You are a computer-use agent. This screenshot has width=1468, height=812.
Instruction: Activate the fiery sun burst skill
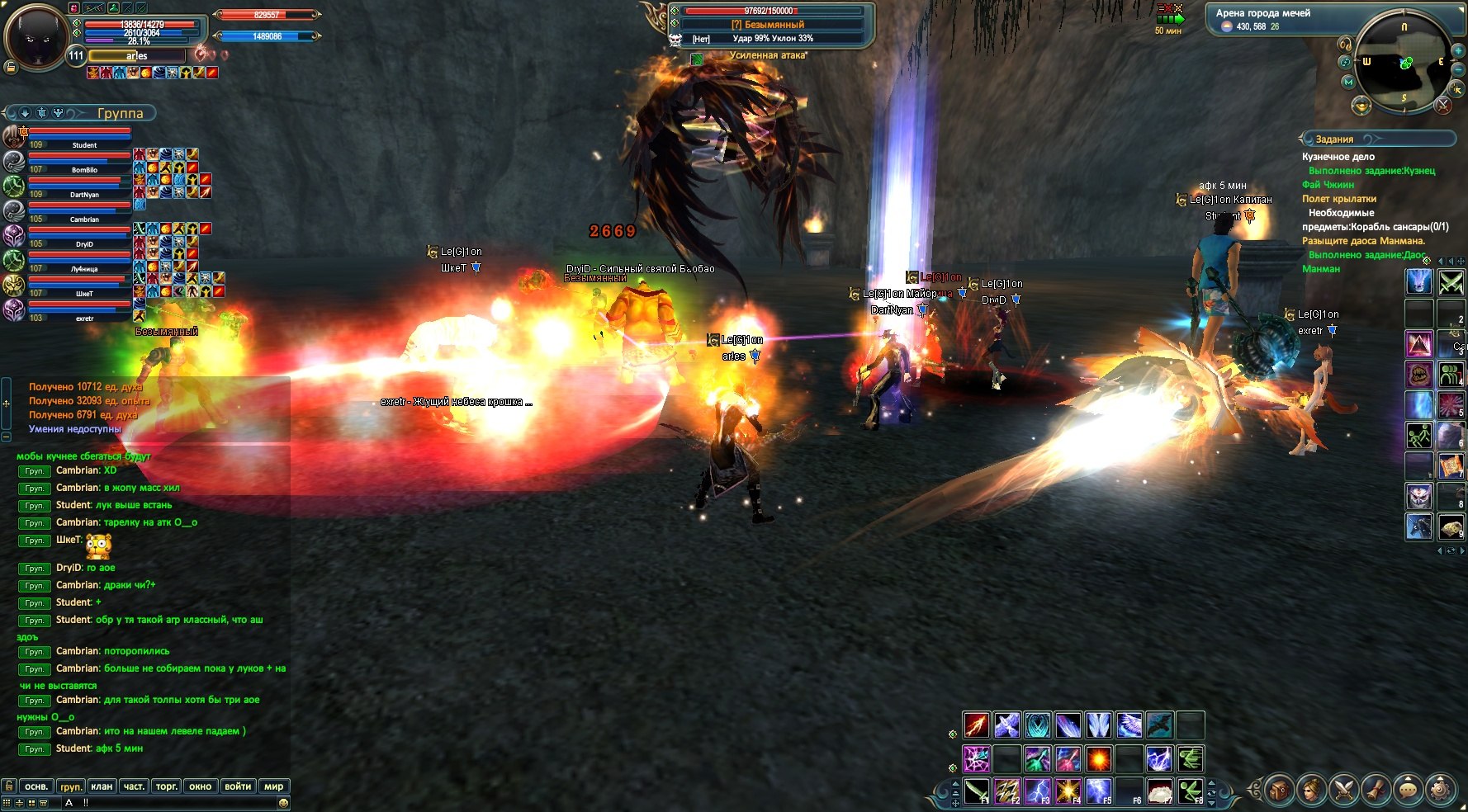click(1098, 758)
